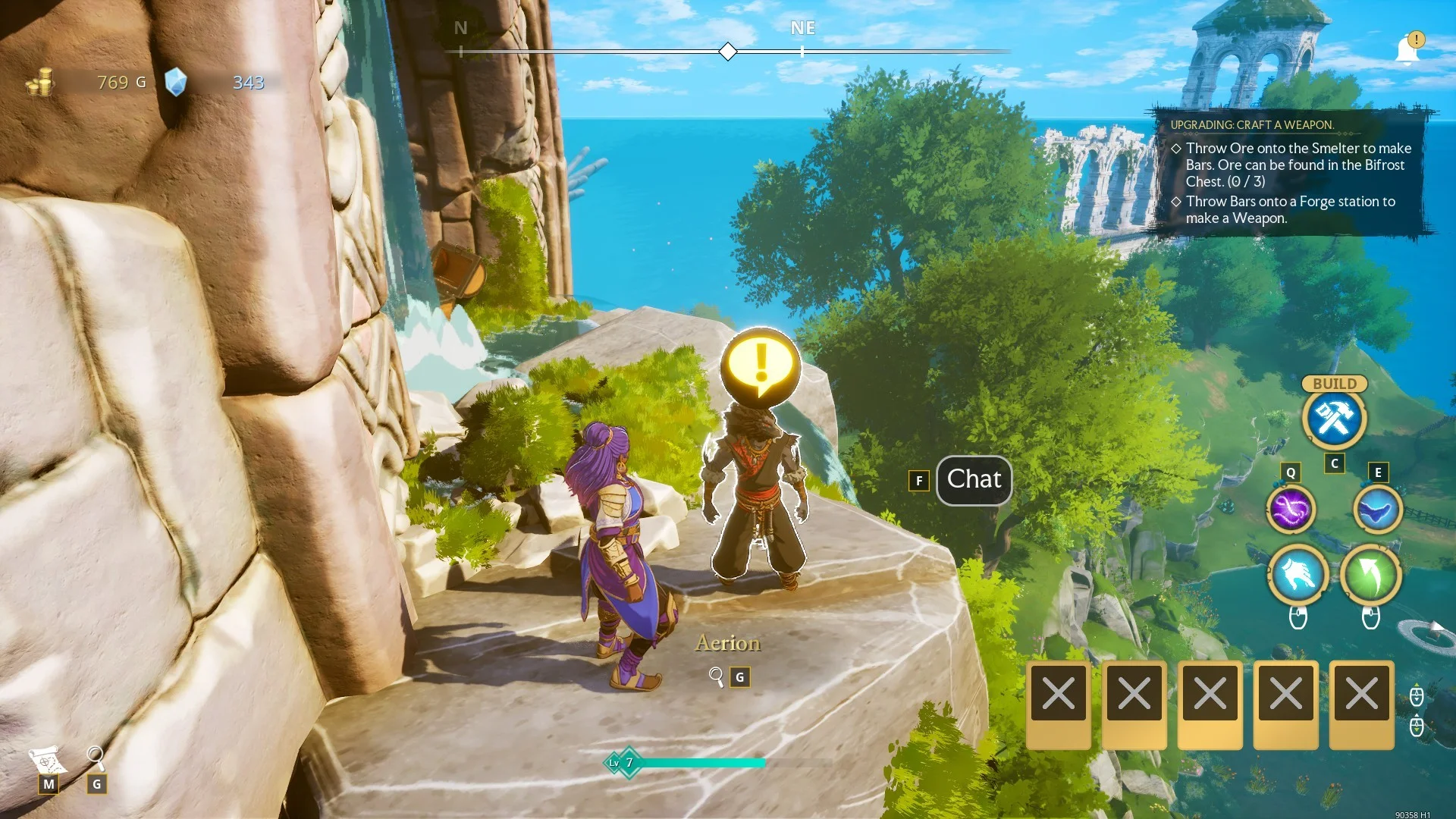The image size is (1456, 819).
Task: Select the Build hammer icon
Action: [1335, 419]
